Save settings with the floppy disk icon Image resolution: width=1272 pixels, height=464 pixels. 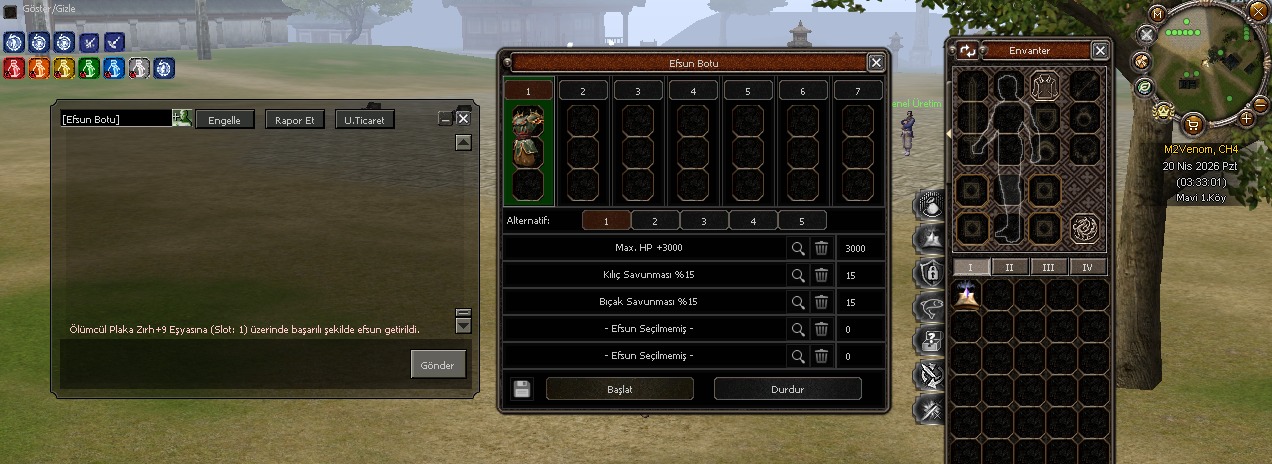pos(521,389)
